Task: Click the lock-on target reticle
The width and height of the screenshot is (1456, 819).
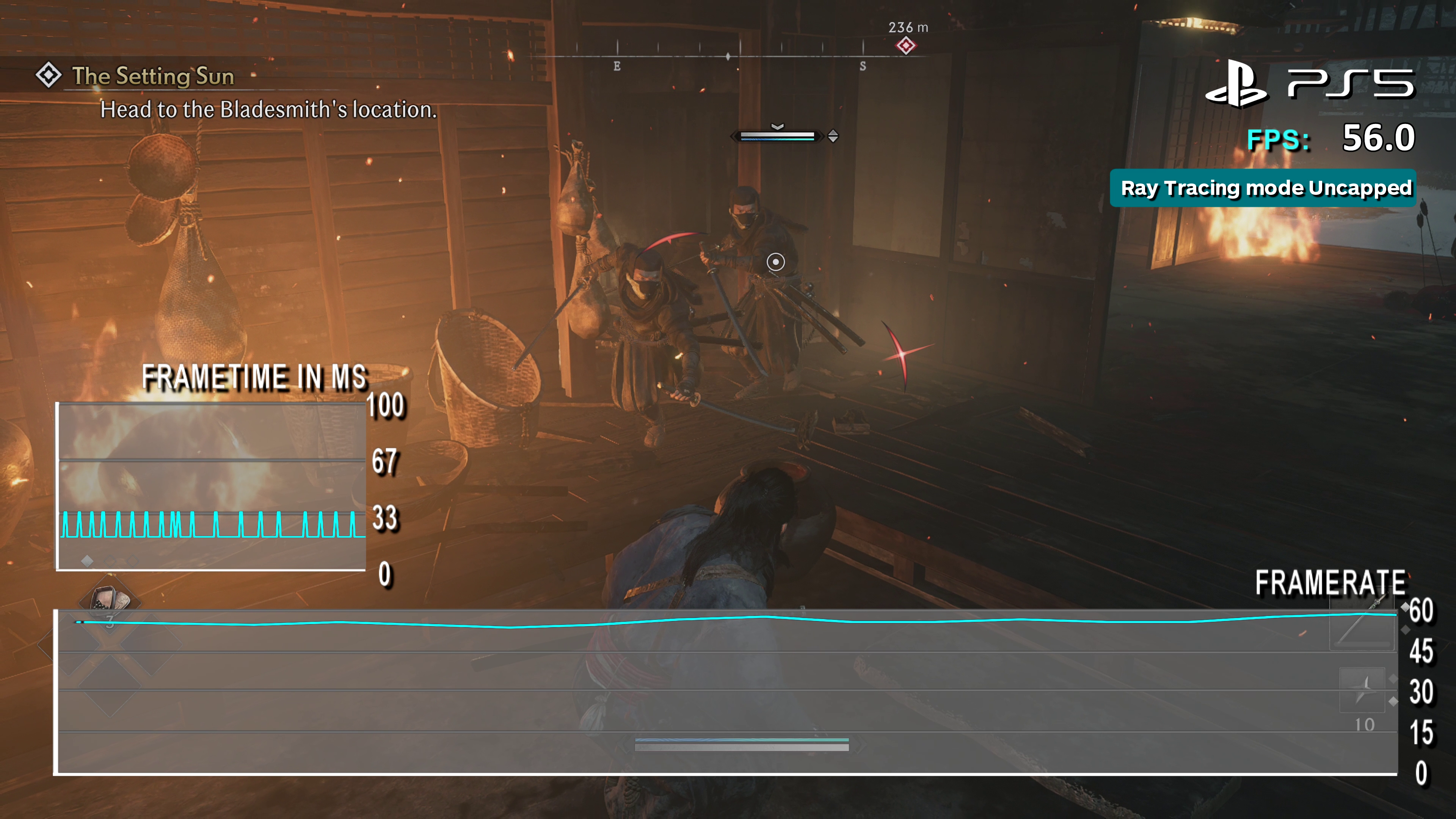Action: 775,262
